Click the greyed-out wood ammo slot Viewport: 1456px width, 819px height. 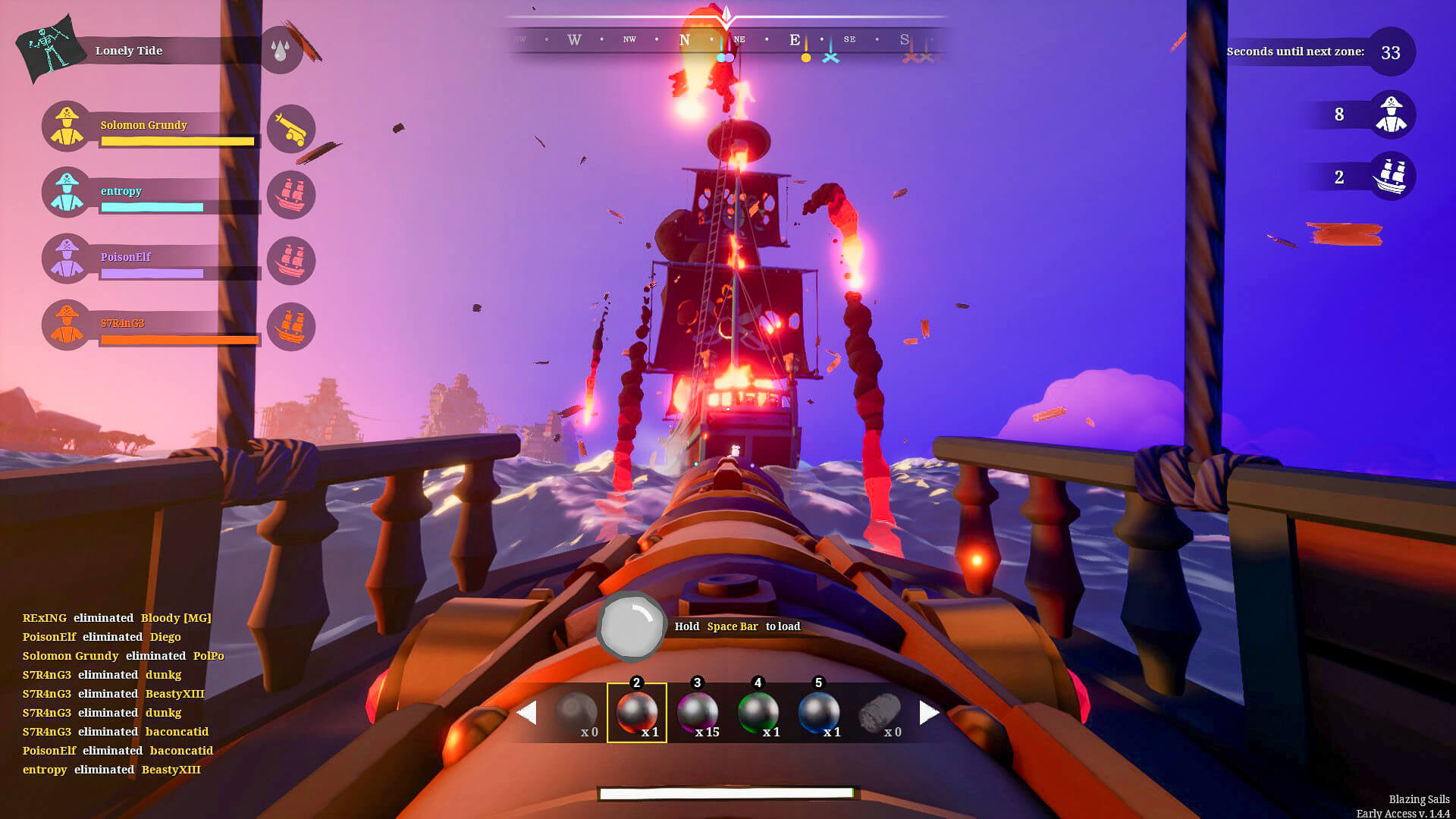point(880,711)
